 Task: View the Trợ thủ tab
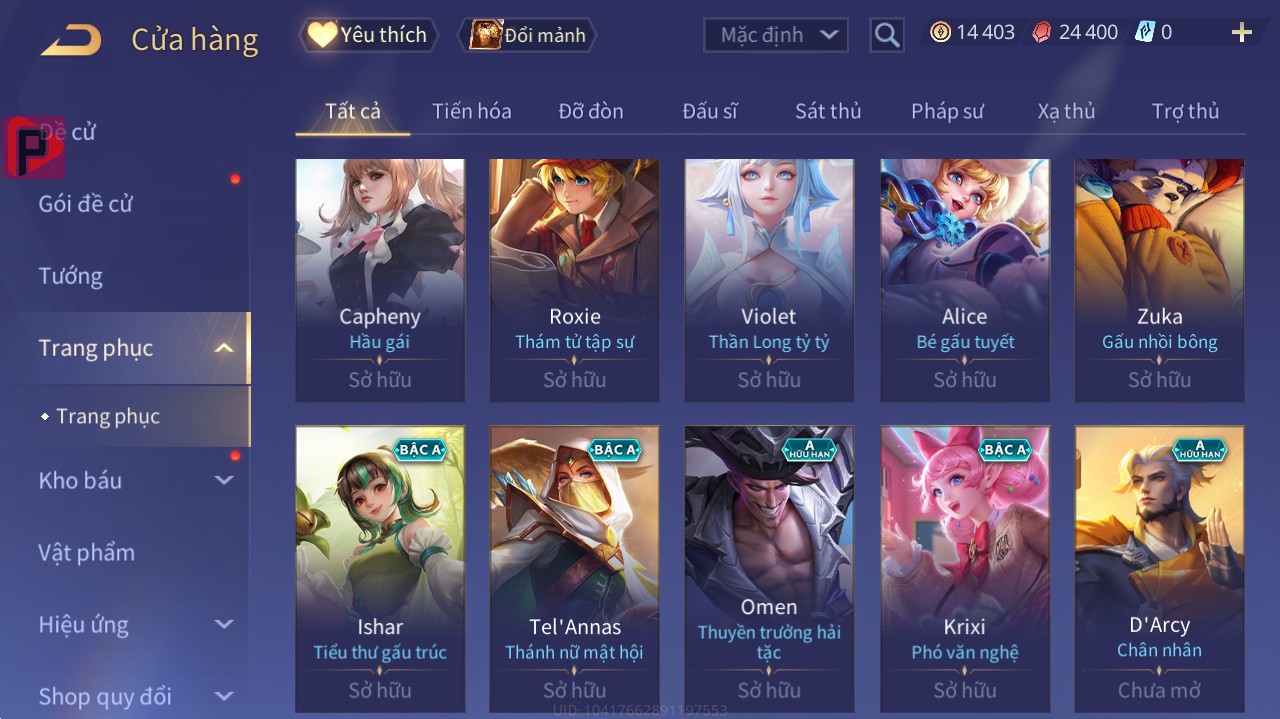tap(1185, 111)
